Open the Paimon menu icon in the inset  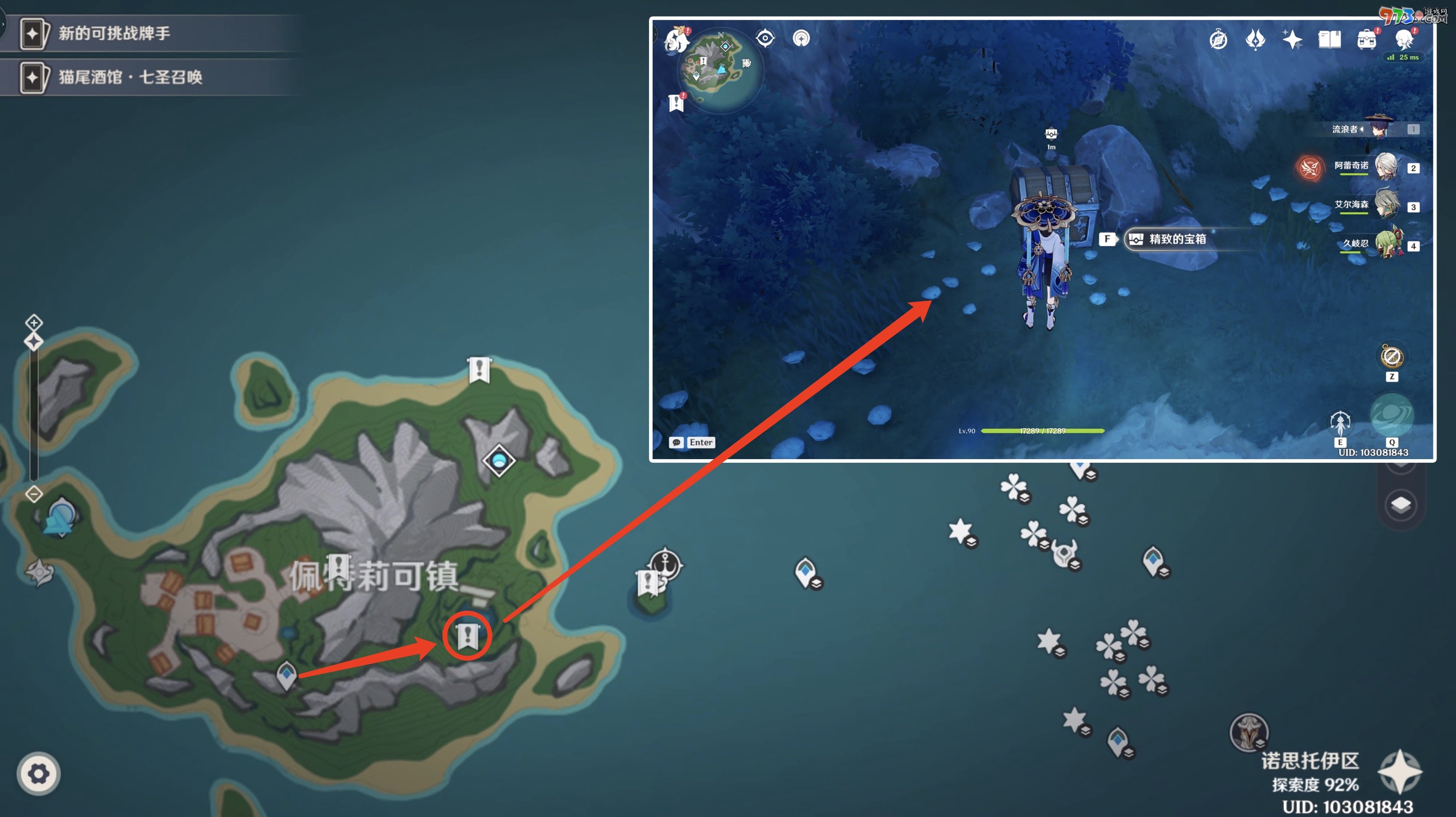point(677,40)
